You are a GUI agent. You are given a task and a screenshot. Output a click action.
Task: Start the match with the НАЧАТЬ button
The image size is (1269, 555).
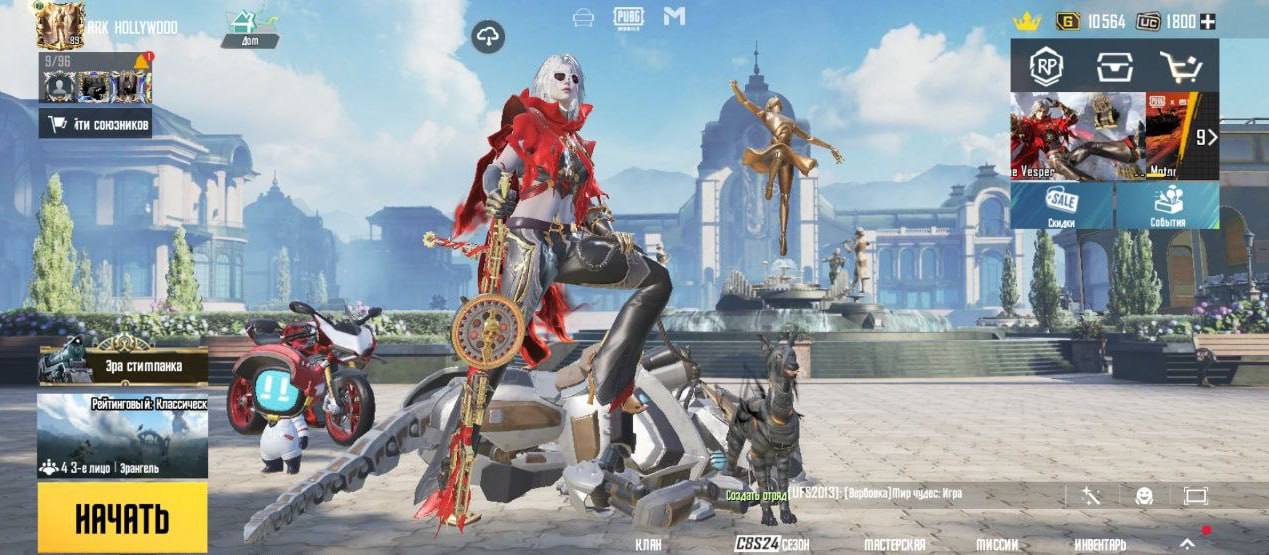(x=122, y=518)
